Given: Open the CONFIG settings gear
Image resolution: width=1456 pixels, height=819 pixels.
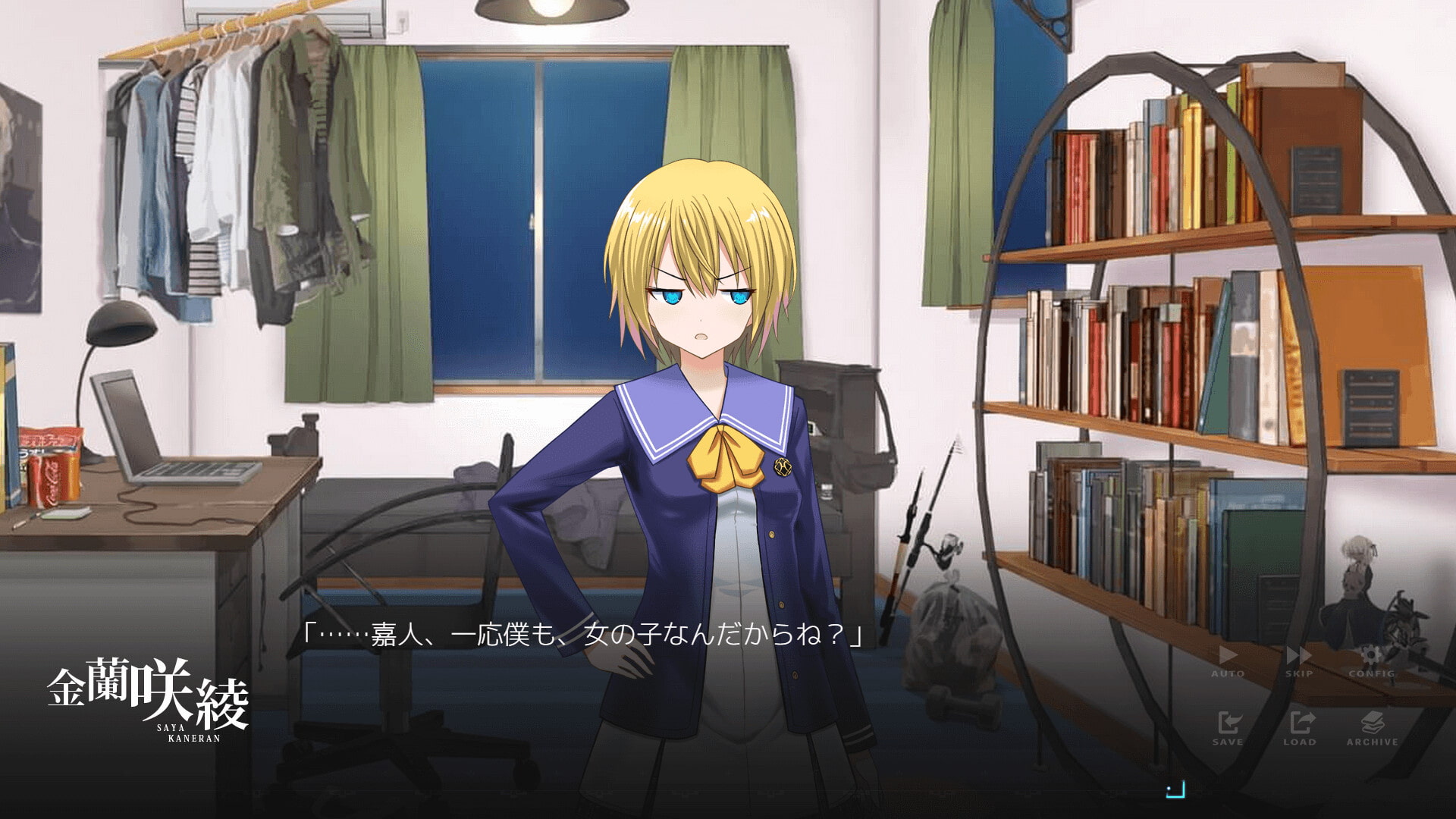Looking at the screenshot, I should (1371, 660).
